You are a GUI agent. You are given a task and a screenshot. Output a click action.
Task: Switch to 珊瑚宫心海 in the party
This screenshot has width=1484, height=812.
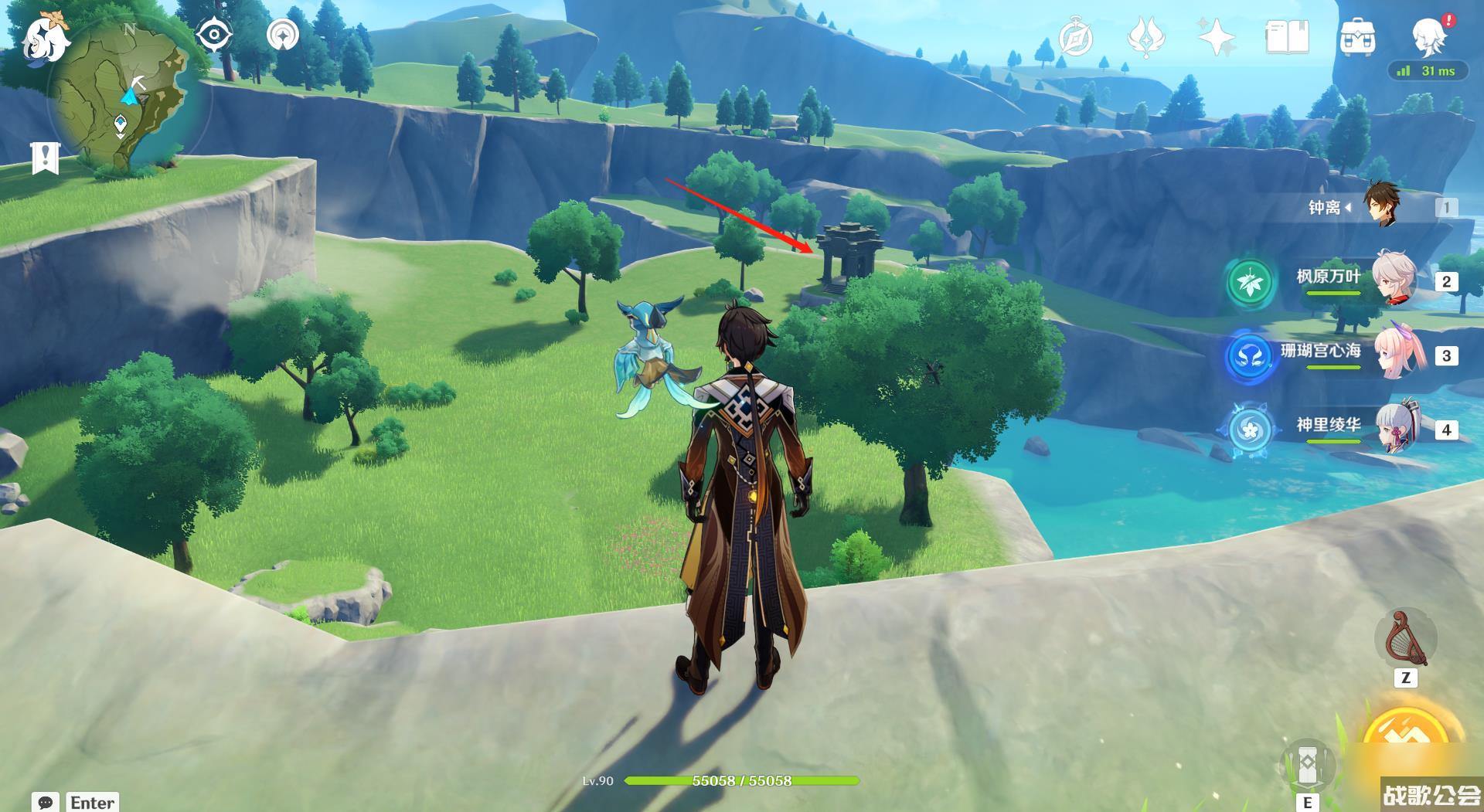coord(1395,353)
